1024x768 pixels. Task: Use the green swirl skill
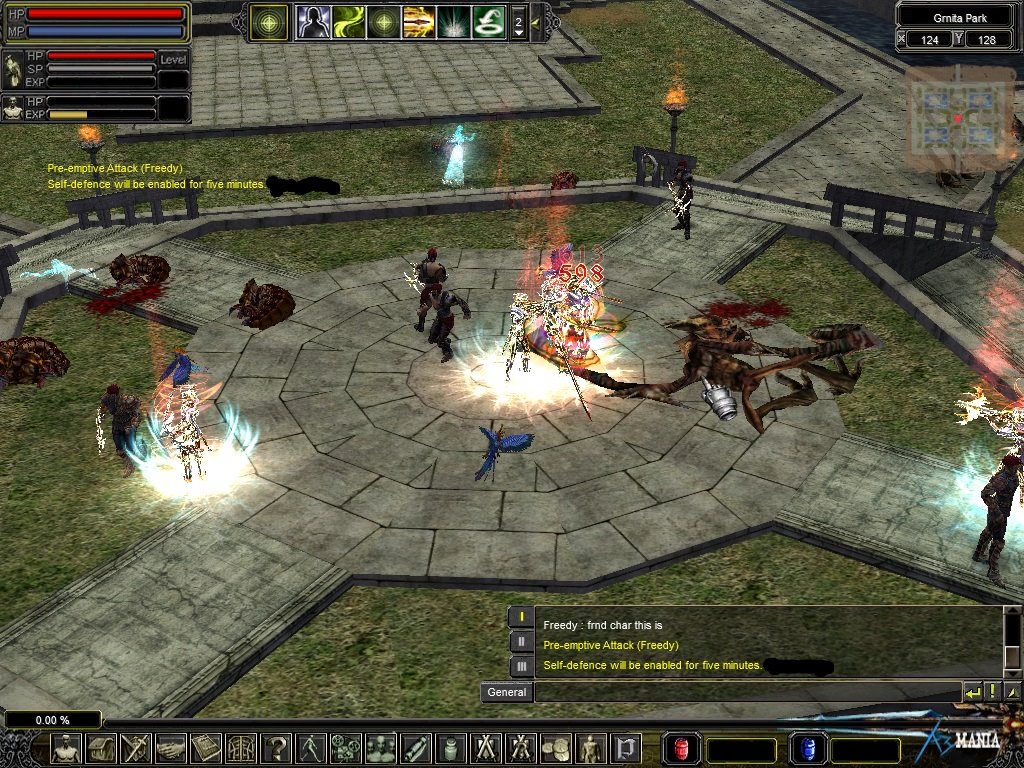click(x=349, y=22)
